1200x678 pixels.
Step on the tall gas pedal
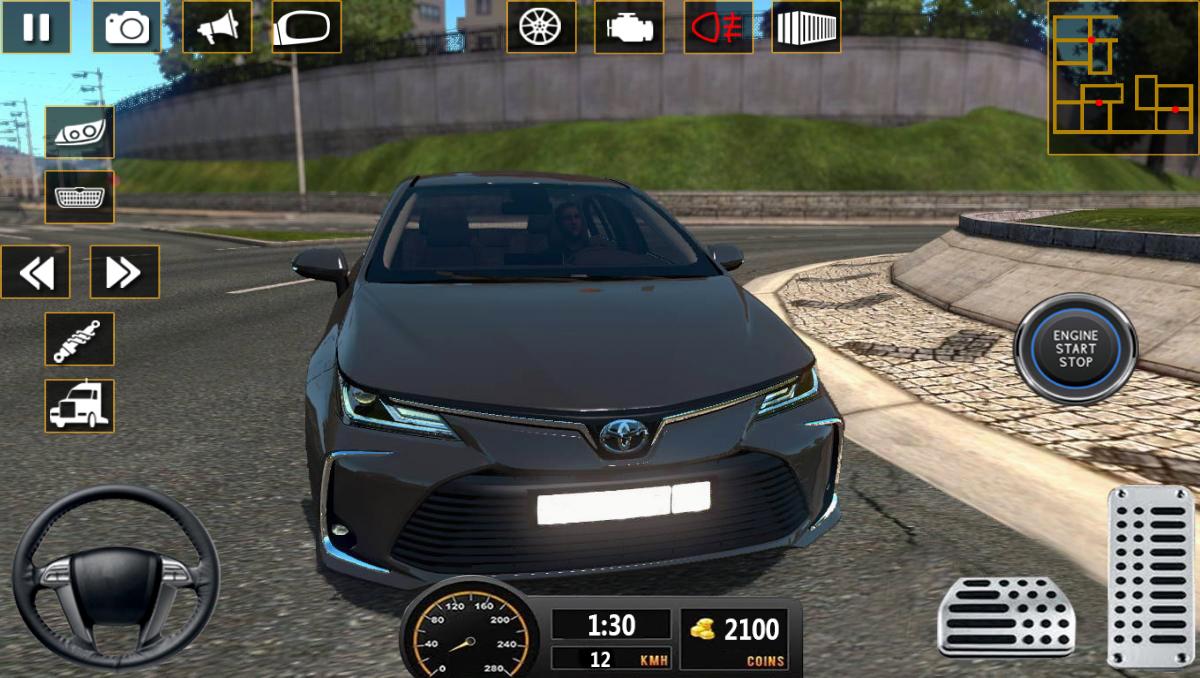click(x=1150, y=576)
